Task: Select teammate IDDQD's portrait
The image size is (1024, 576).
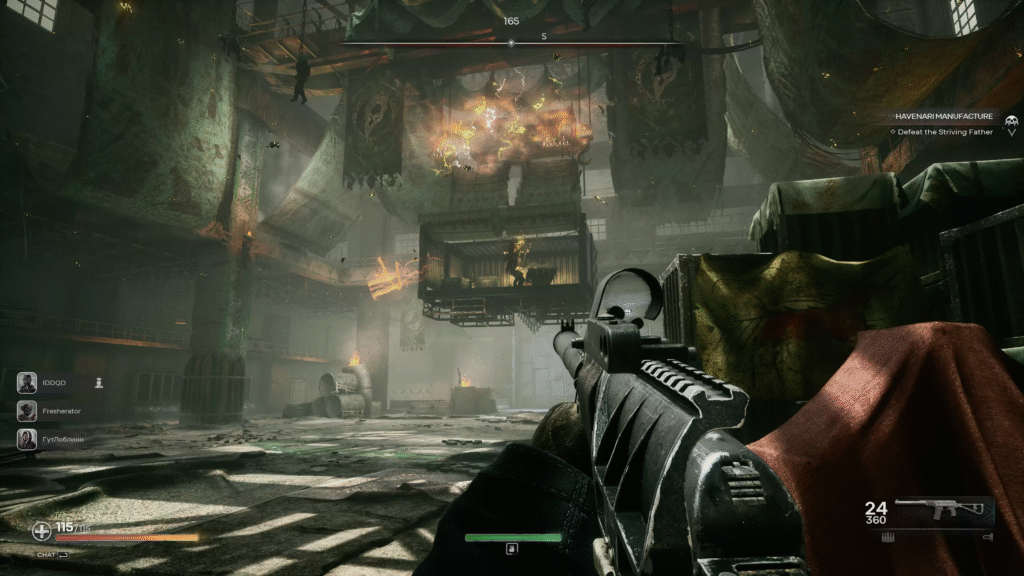Action: pyautogui.click(x=27, y=382)
